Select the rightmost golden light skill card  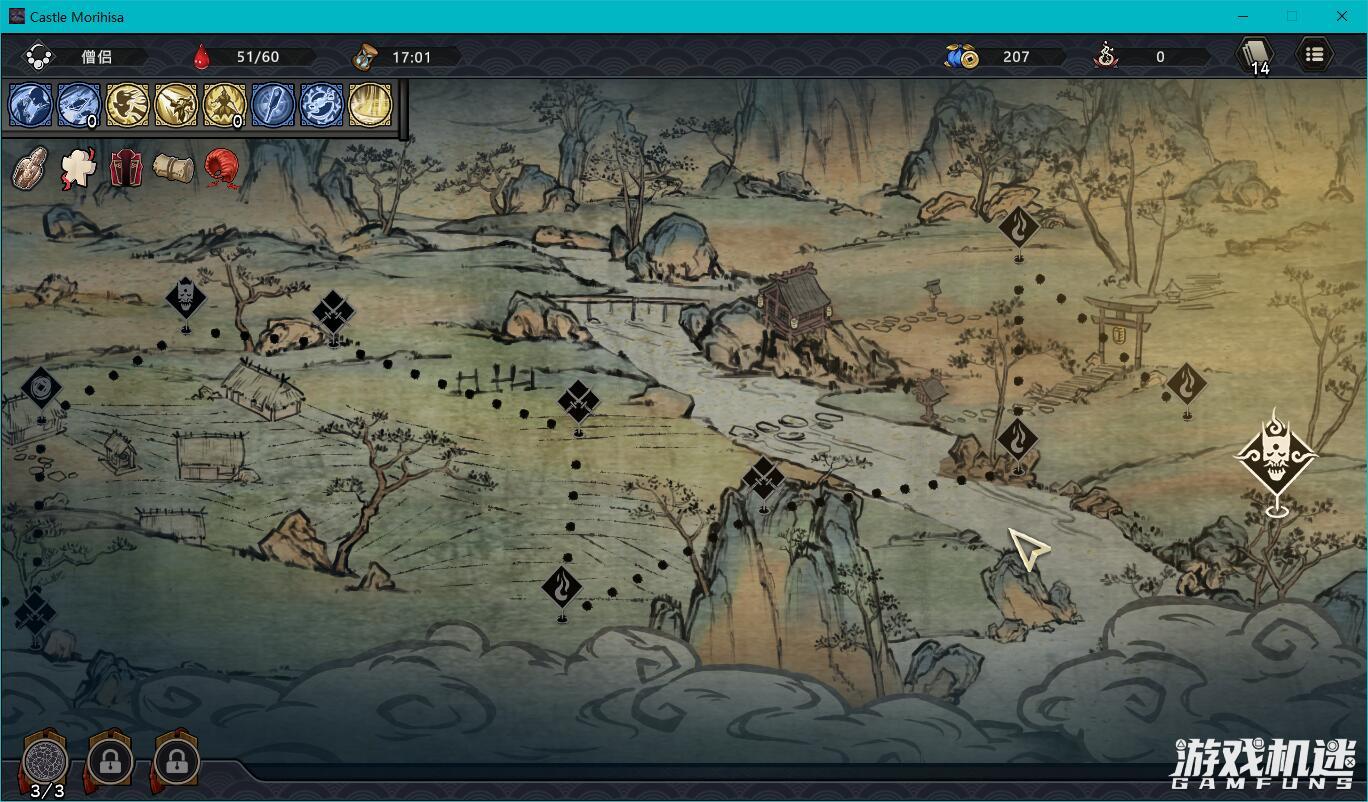371,104
